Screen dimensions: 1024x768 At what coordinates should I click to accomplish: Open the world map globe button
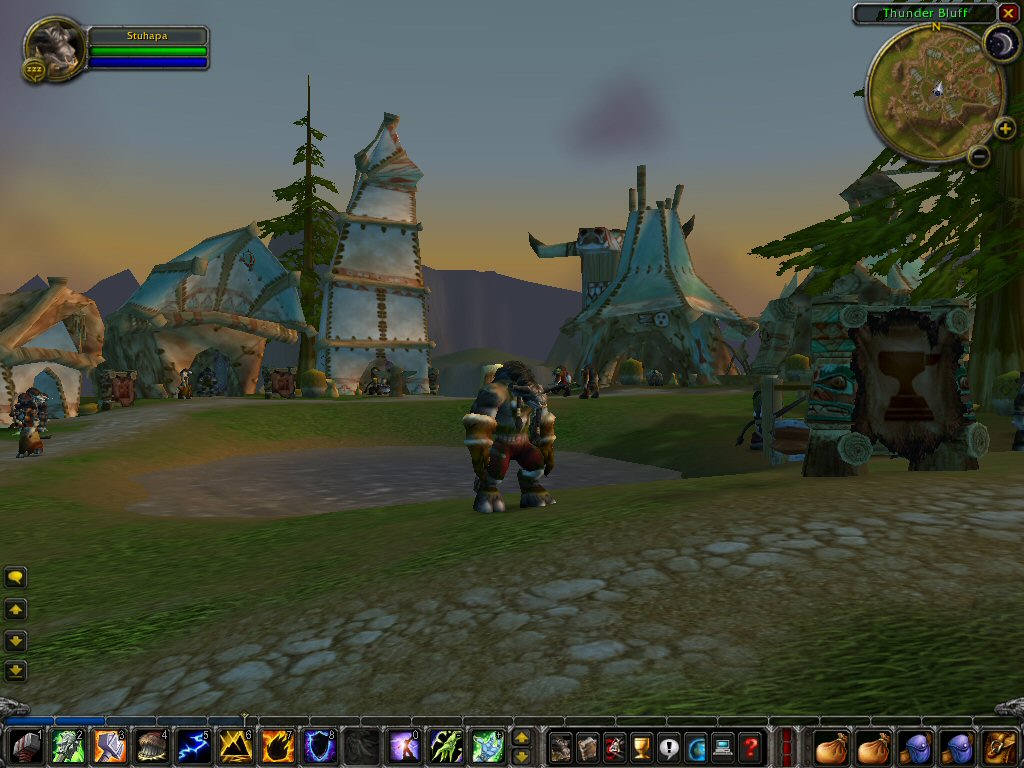(x=696, y=746)
